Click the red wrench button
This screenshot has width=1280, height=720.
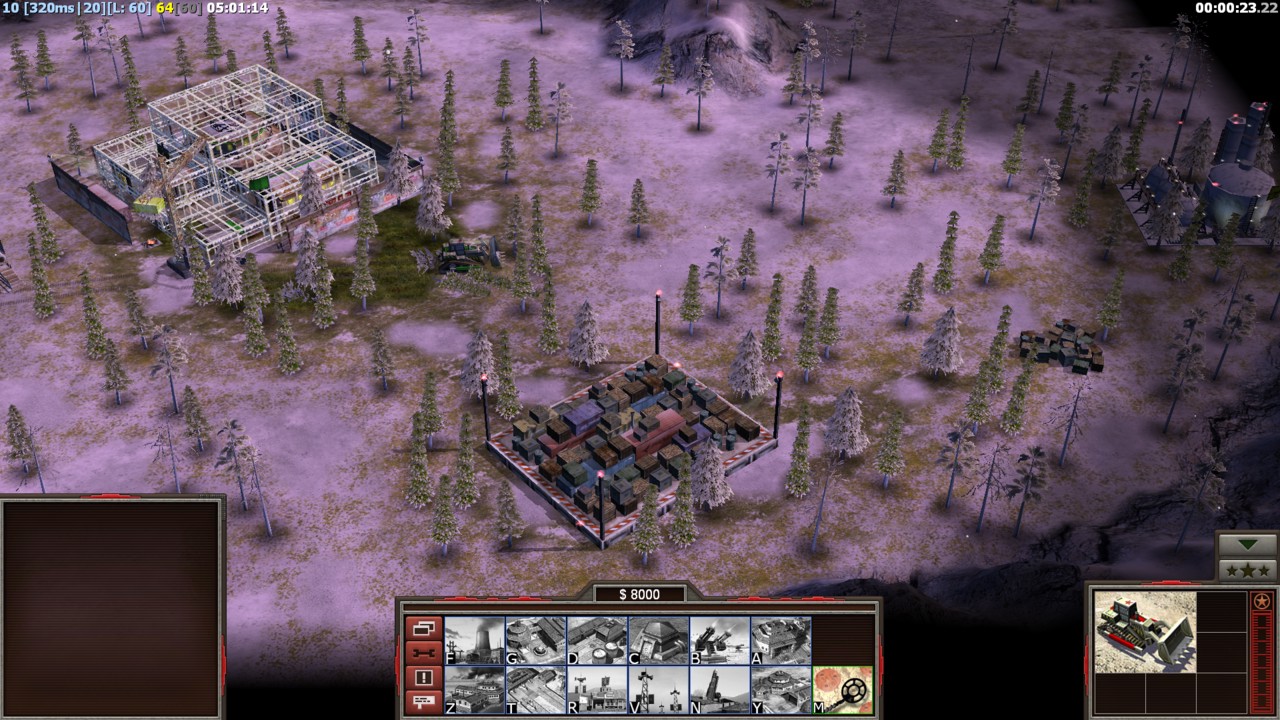pos(423,653)
